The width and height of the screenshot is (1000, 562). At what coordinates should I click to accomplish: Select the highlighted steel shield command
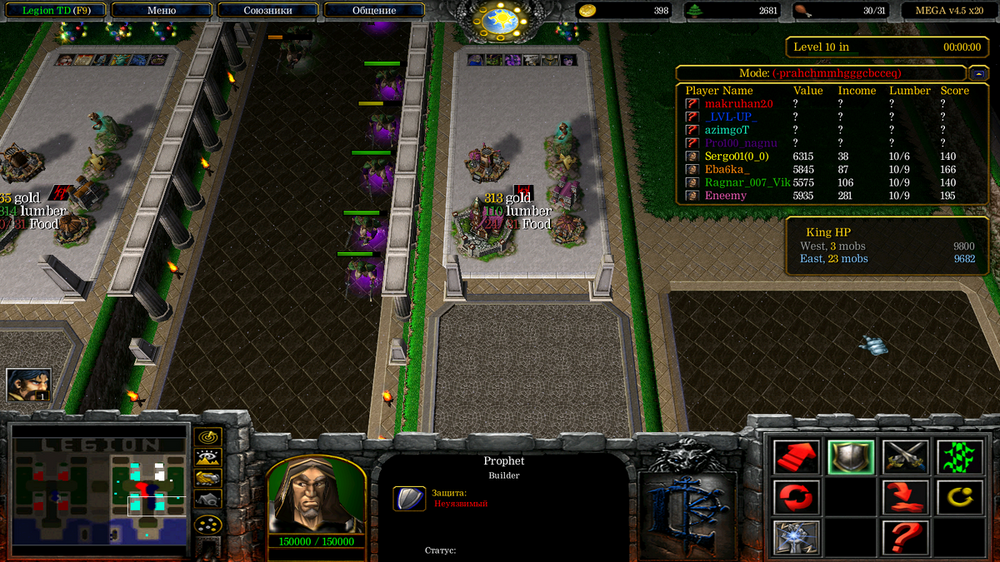[851, 457]
